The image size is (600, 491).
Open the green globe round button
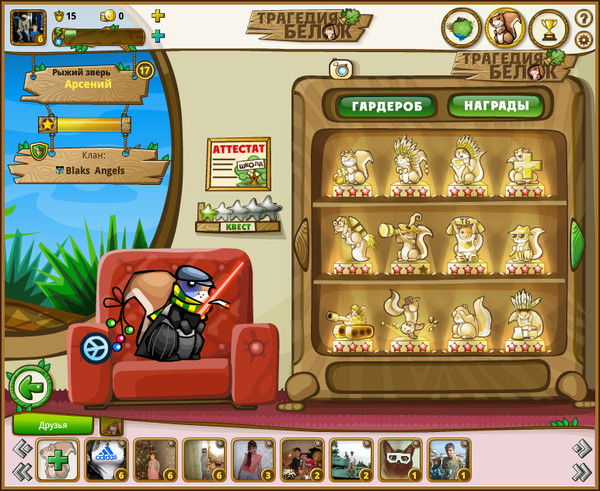point(461,27)
